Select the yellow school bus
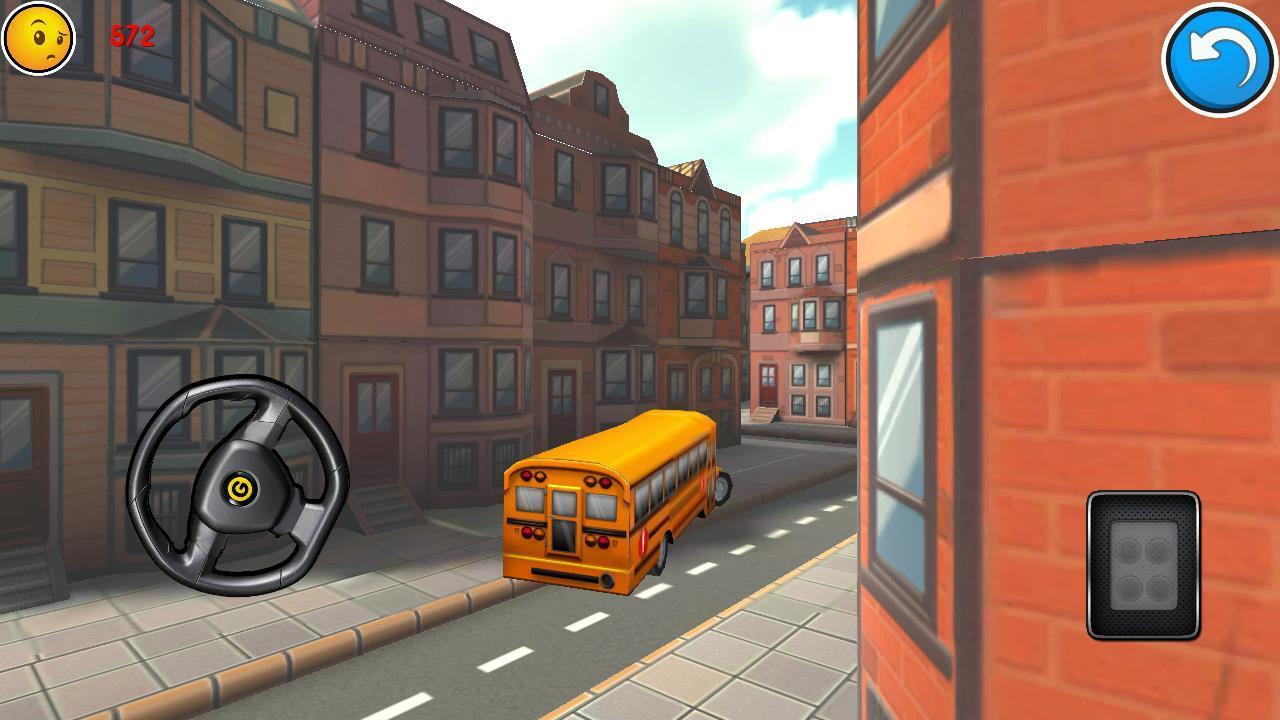Screen dimensions: 1280x720 coord(615,500)
